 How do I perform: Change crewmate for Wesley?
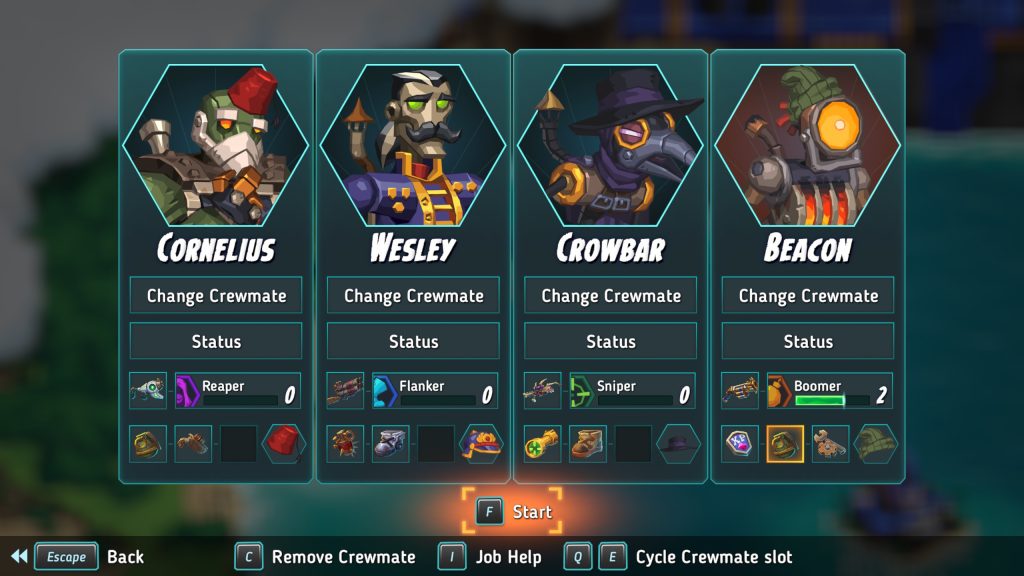pyautogui.click(x=413, y=296)
